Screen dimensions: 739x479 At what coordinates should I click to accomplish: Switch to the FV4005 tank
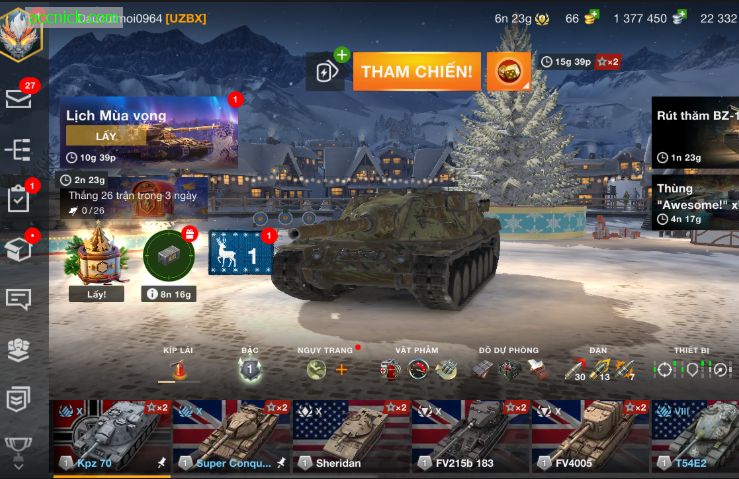tap(589, 434)
